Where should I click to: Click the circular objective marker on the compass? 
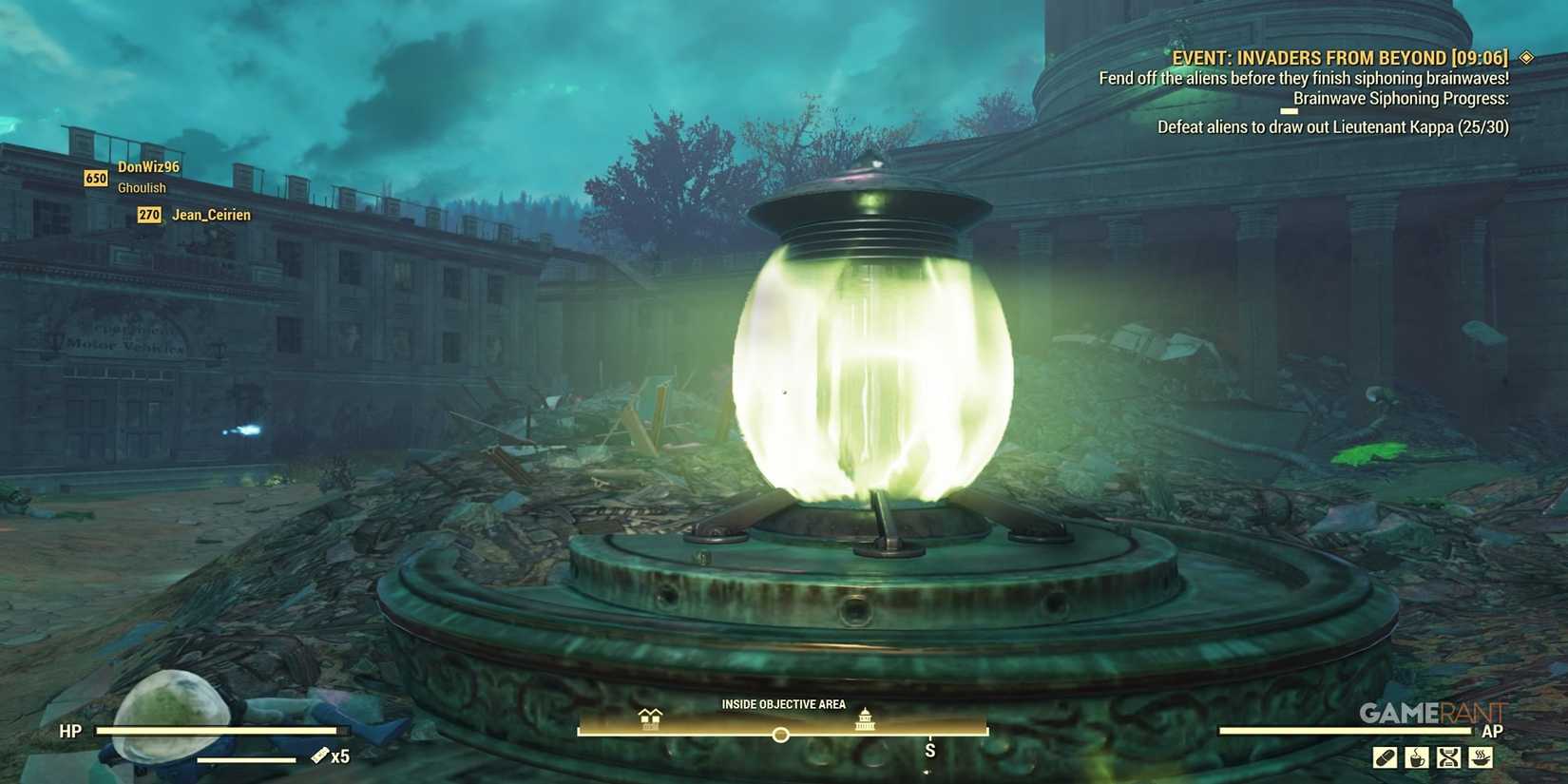tap(781, 734)
